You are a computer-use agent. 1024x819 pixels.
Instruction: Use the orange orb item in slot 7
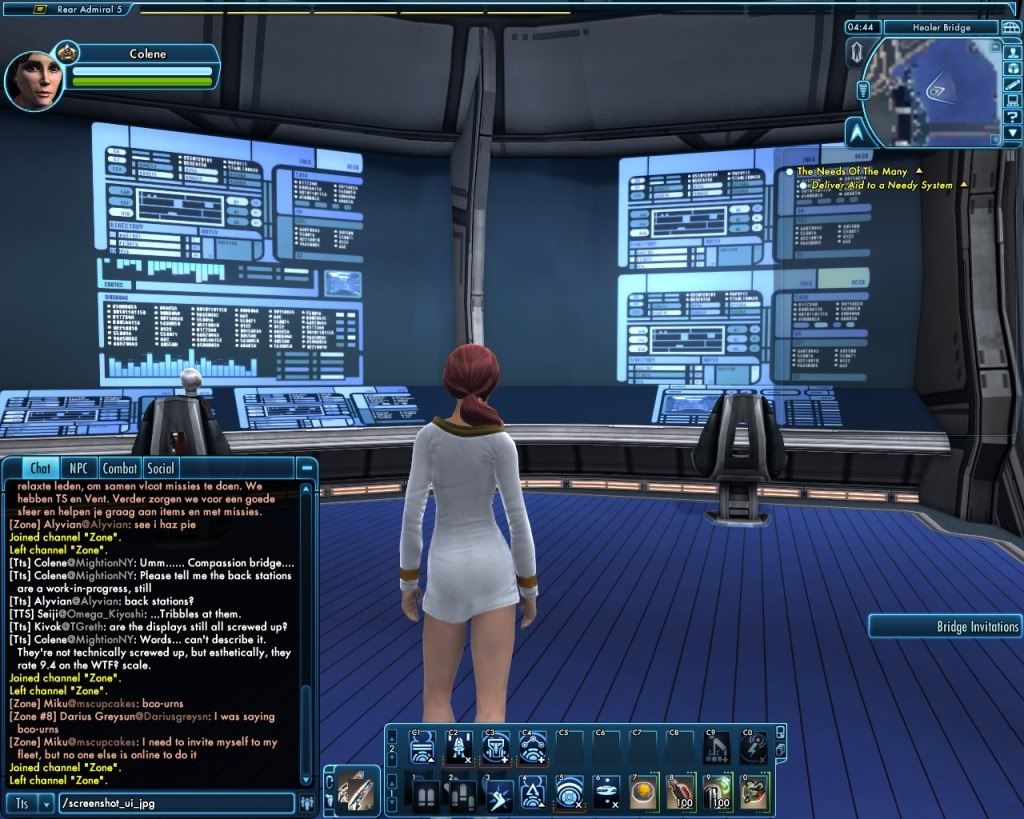click(x=644, y=794)
